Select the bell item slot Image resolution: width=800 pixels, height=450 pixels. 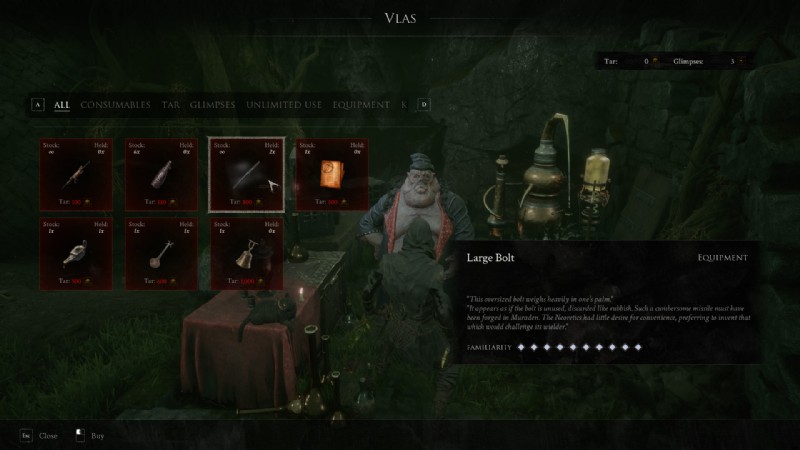coord(247,253)
